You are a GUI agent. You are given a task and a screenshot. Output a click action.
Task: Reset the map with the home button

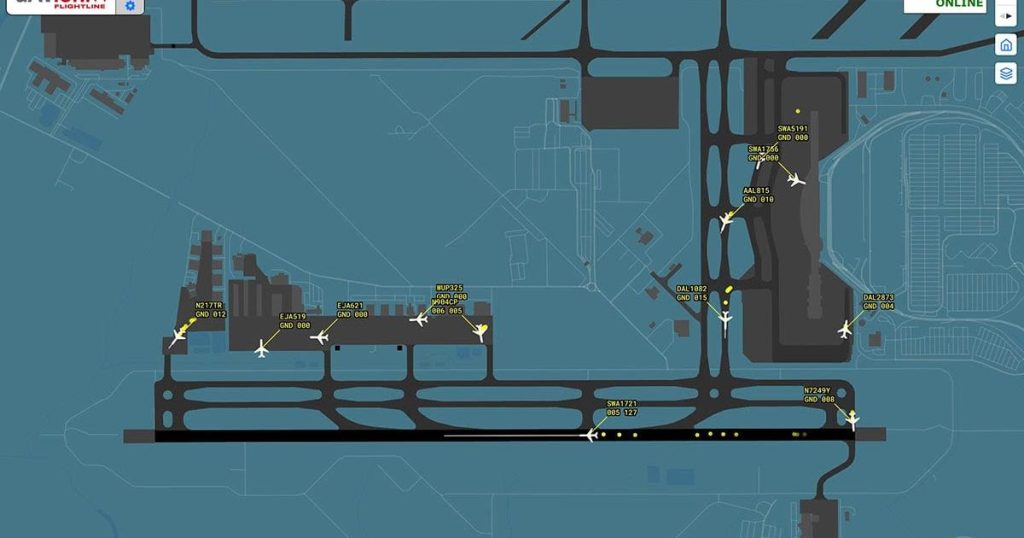1005,44
